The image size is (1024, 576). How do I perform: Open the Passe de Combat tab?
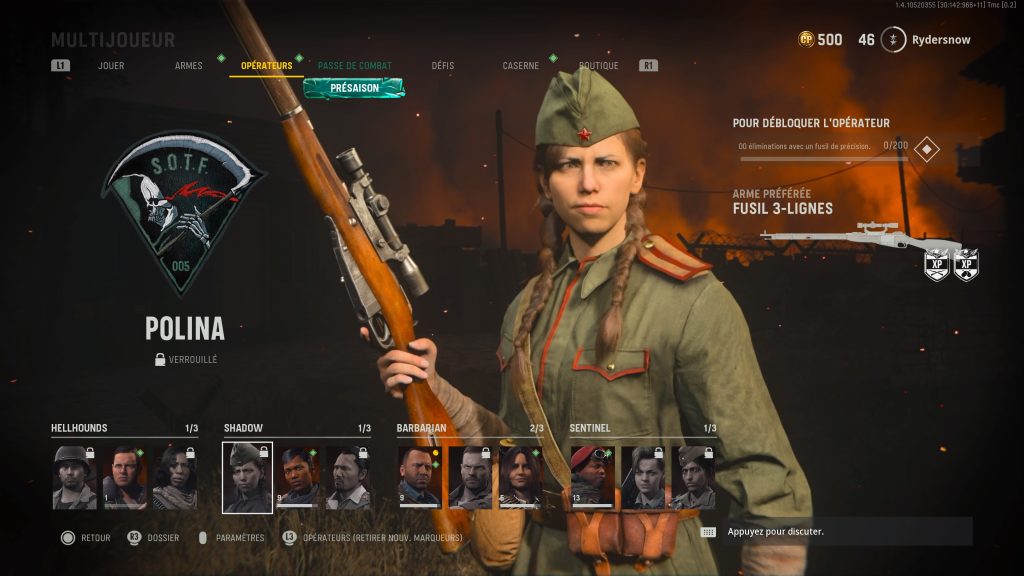(354, 66)
